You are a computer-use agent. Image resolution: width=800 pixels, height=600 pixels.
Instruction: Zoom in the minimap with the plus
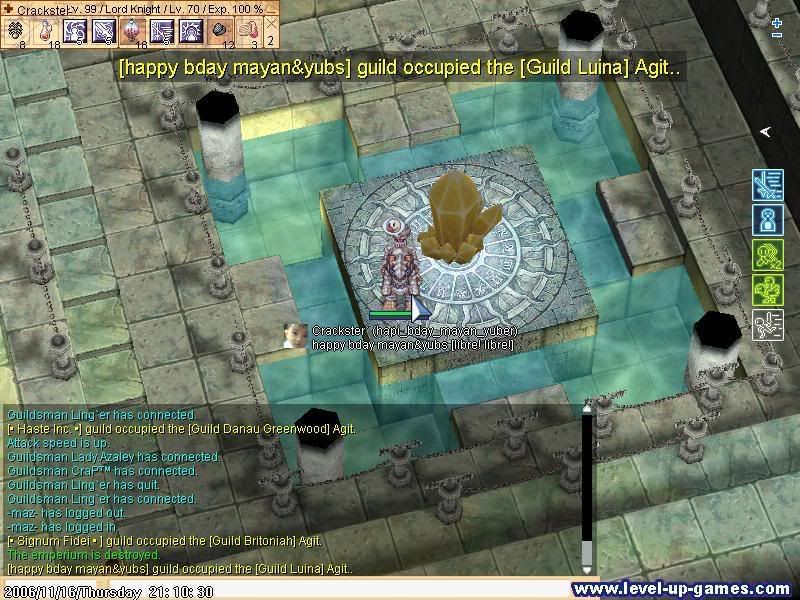(x=777, y=21)
